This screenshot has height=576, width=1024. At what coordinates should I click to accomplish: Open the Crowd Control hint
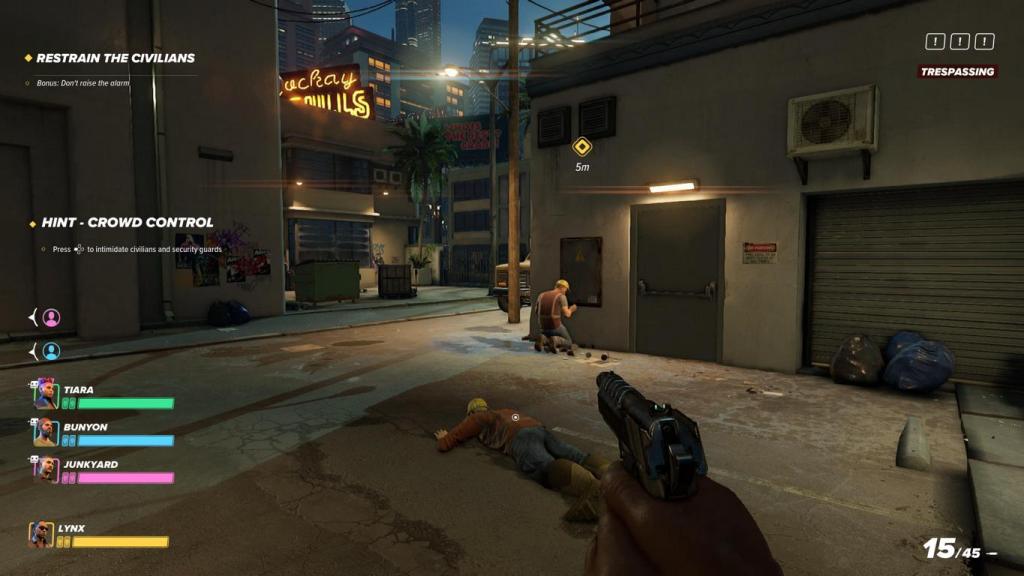click(126, 222)
